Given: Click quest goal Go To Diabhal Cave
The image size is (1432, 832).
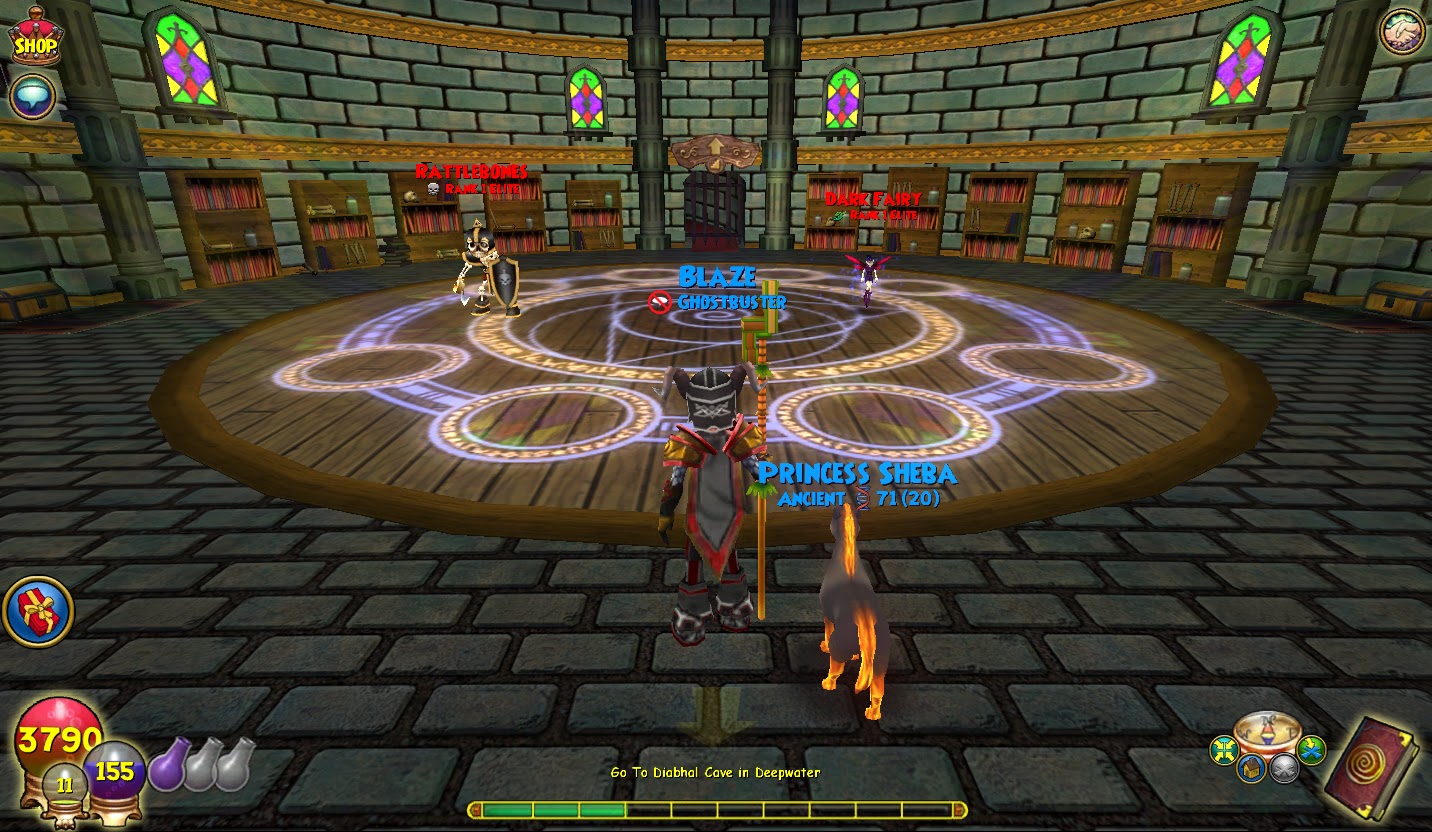Looking at the screenshot, I should click(716, 773).
